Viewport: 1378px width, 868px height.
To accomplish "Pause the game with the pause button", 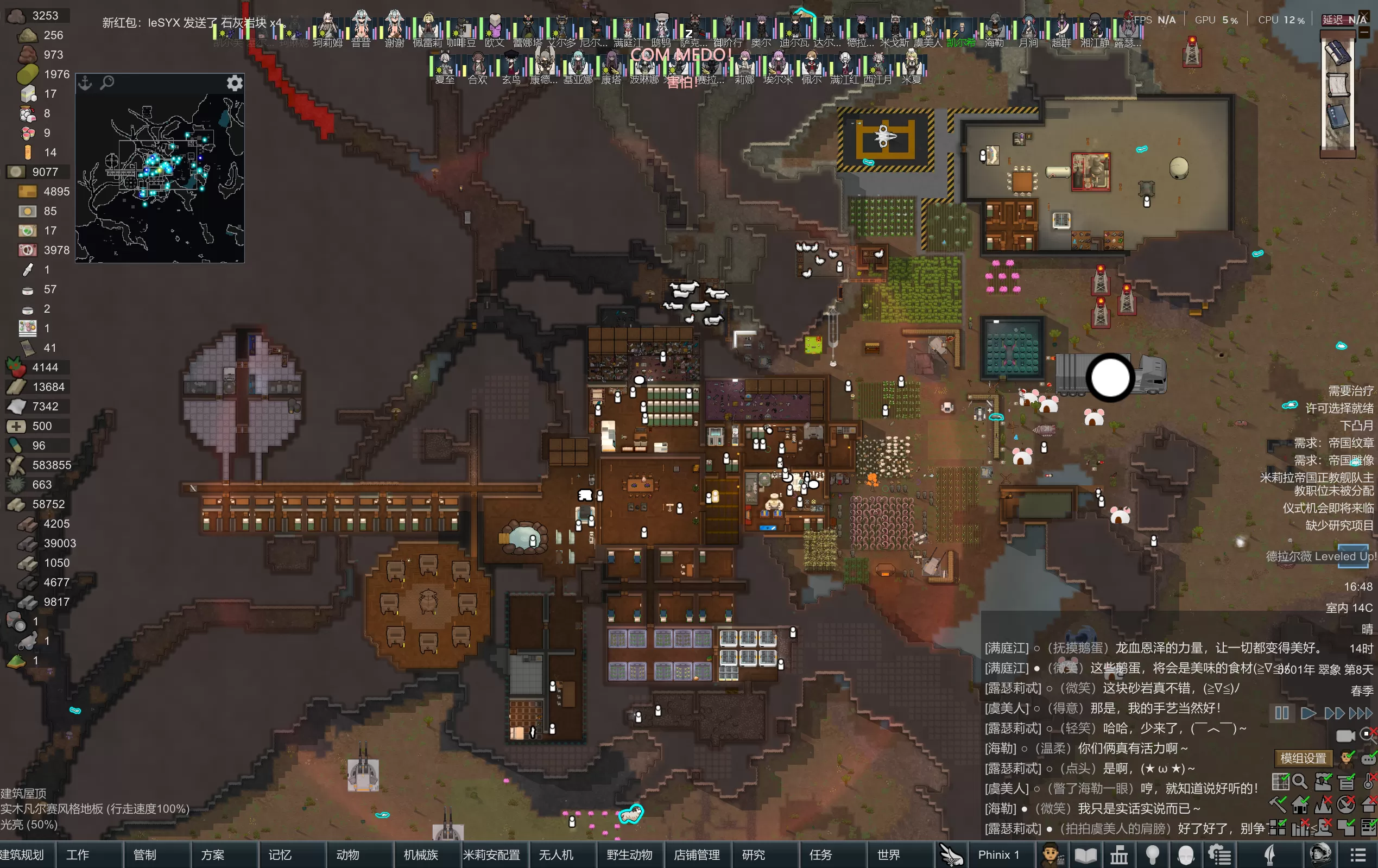I will tap(1282, 713).
